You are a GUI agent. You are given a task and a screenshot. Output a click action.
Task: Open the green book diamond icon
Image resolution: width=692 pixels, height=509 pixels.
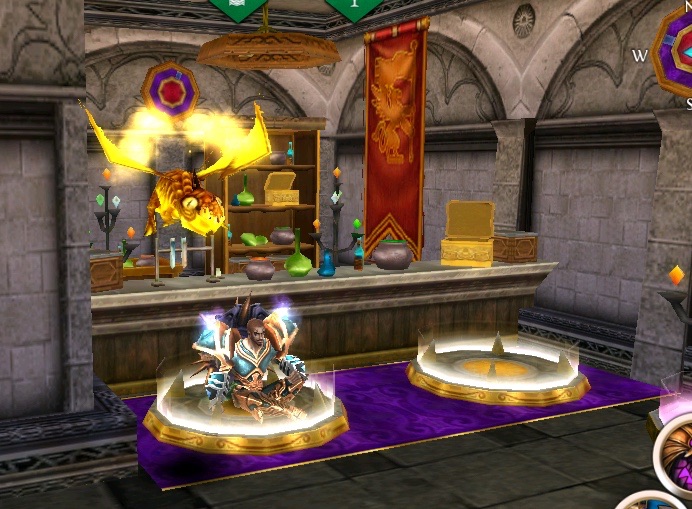click(x=238, y=7)
